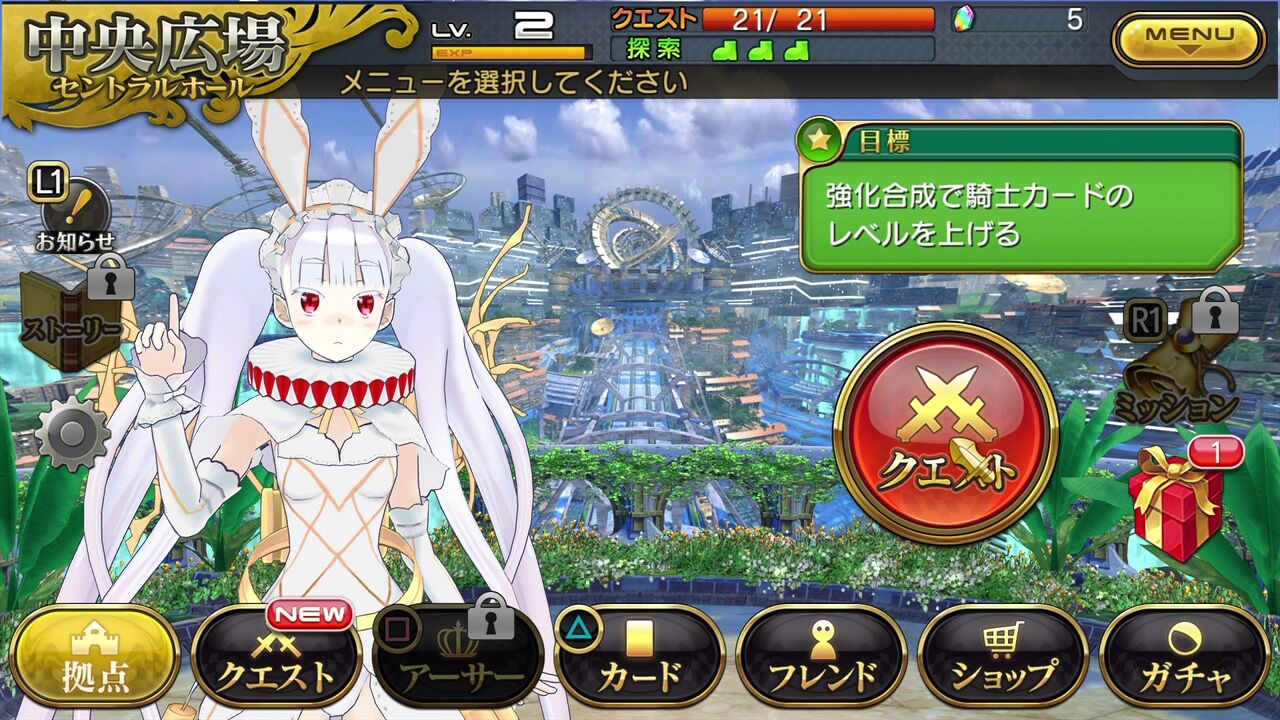The width and height of the screenshot is (1280, 720).
Task: Select the 拠点 base tab
Action: 95,657
